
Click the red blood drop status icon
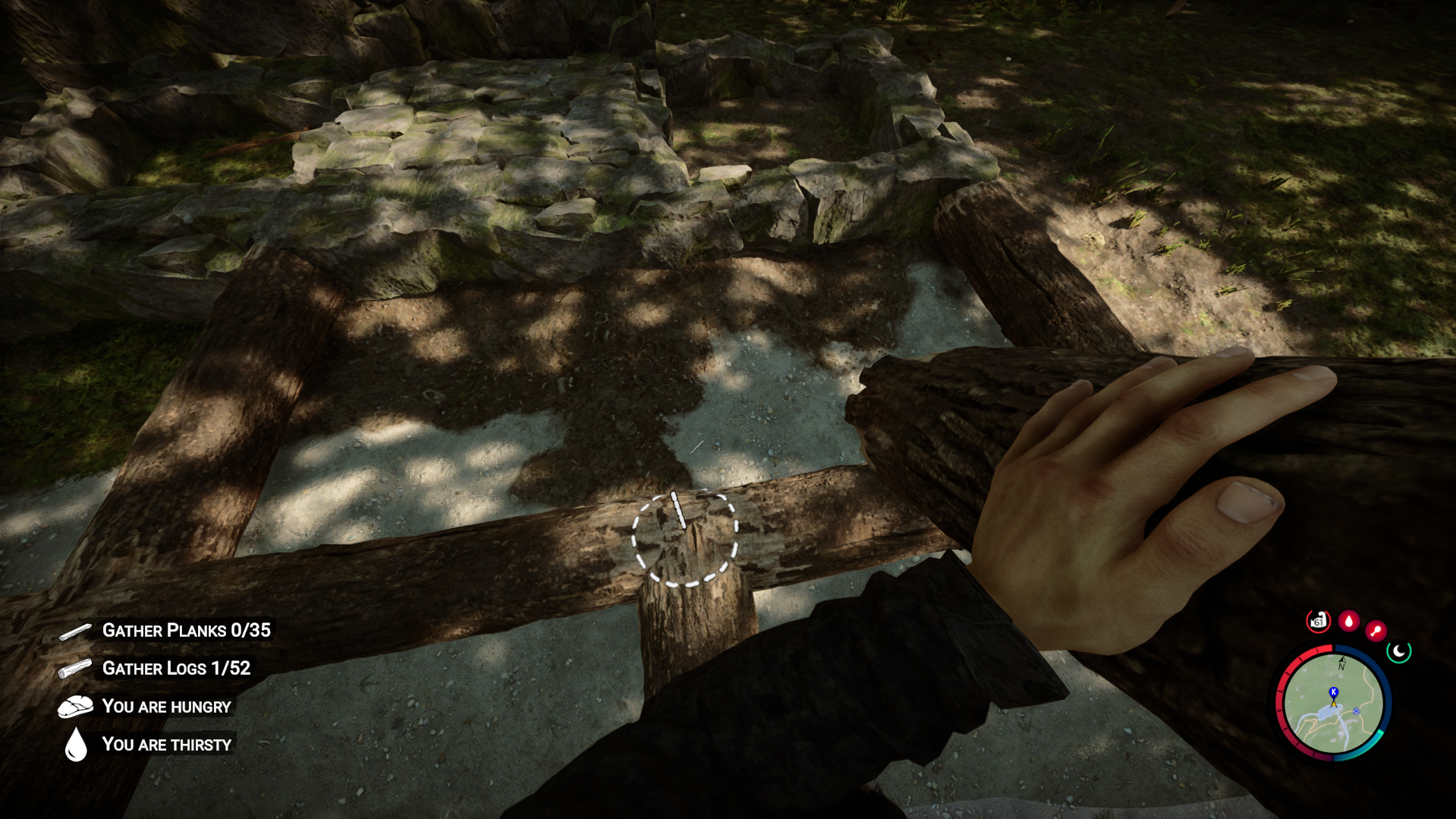pos(1348,621)
